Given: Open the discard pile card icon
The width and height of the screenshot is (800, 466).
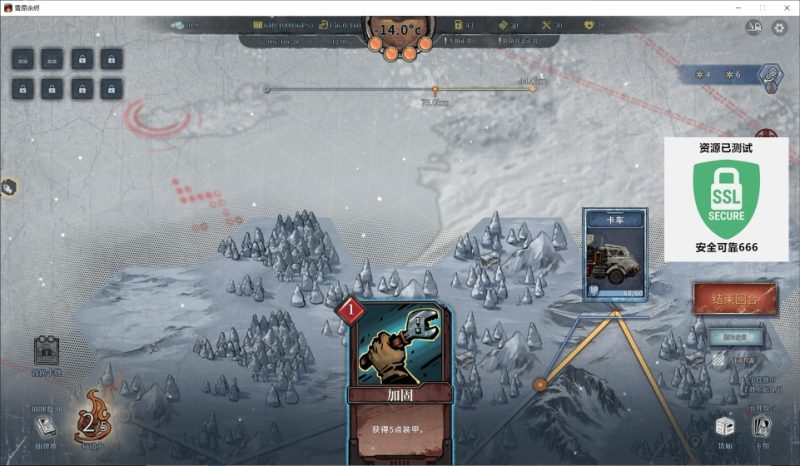Looking at the screenshot, I should pos(762,428).
